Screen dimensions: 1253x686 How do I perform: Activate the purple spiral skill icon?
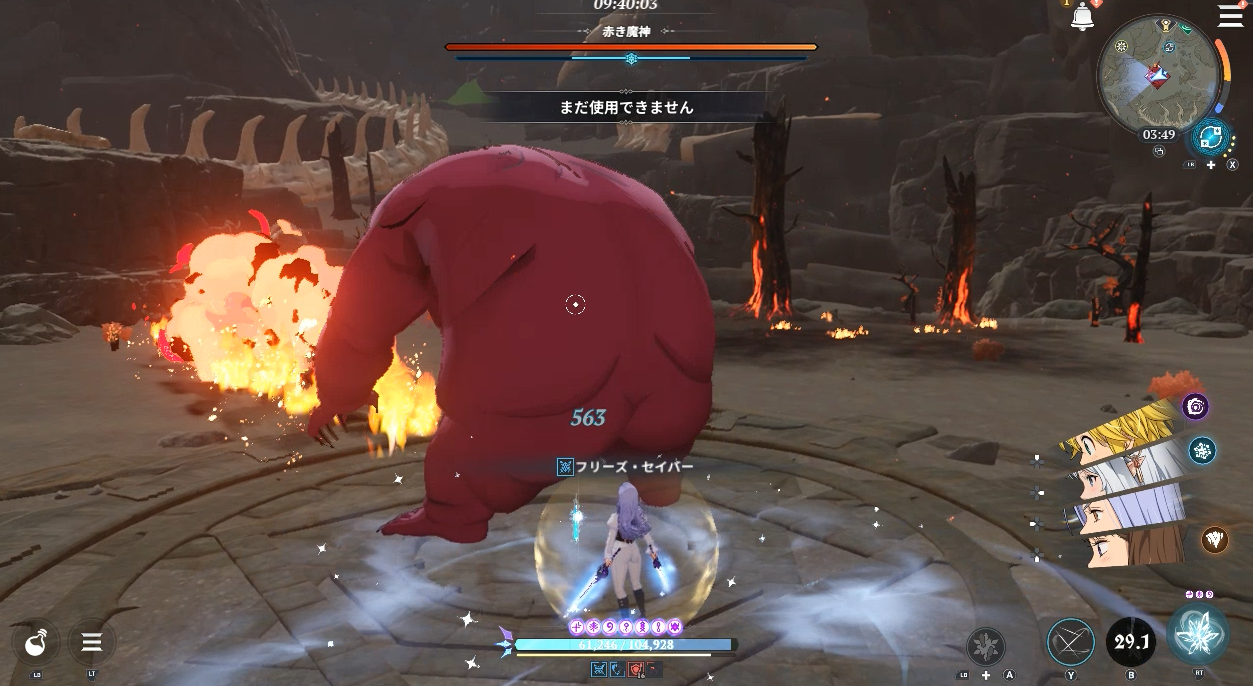[x=1196, y=406]
